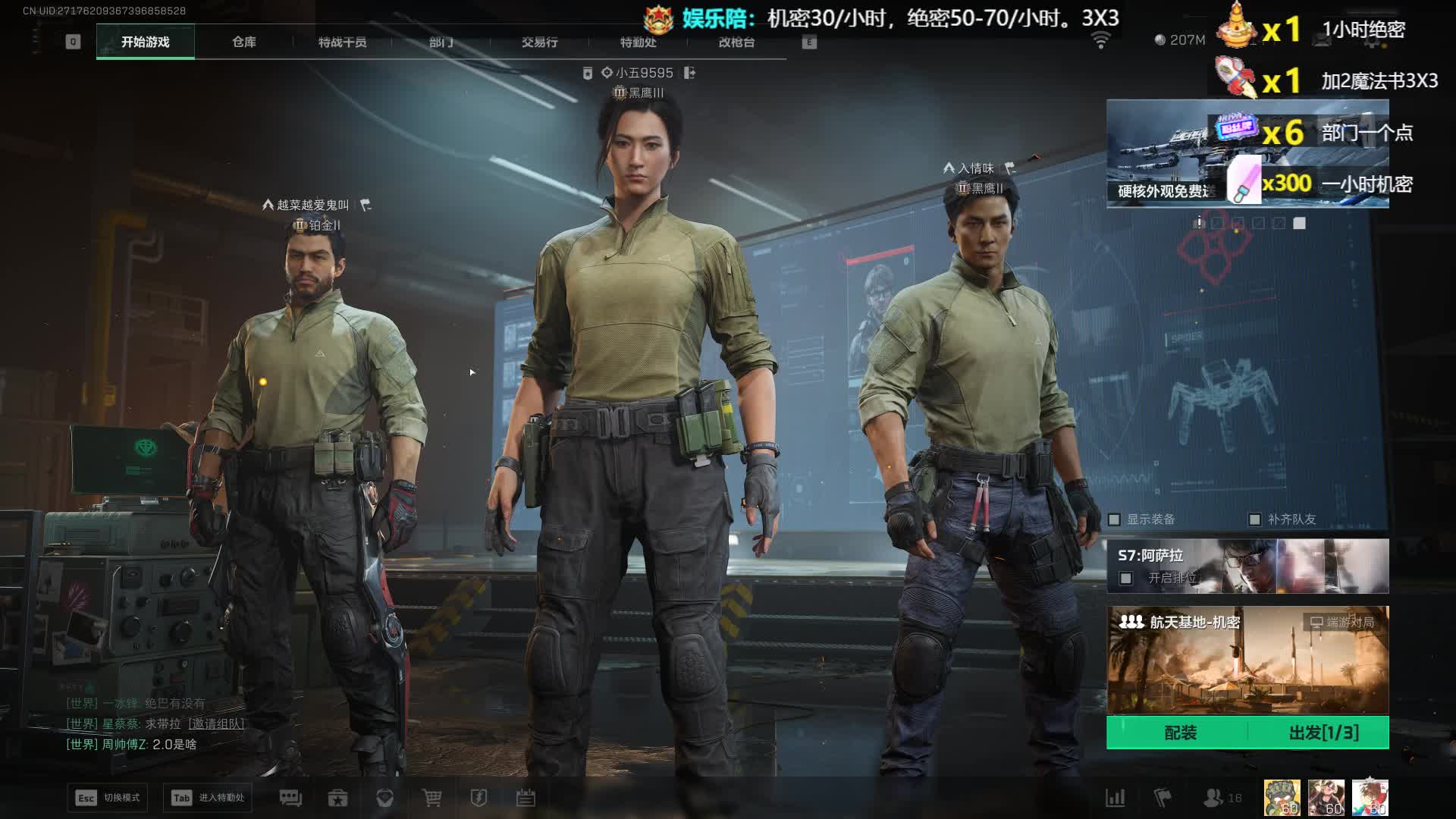
Task: Toggle the 显示装备 checkbox
Action: [x=1115, y=519]
